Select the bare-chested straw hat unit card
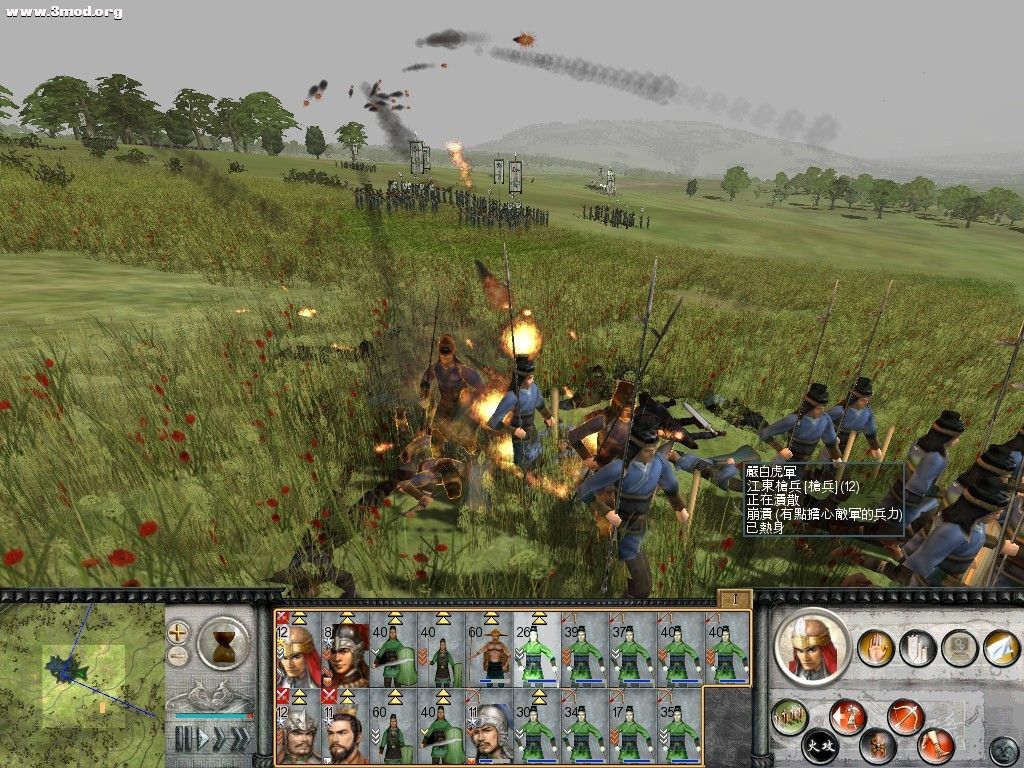The image size is (1024, 768). click(490, 650)
